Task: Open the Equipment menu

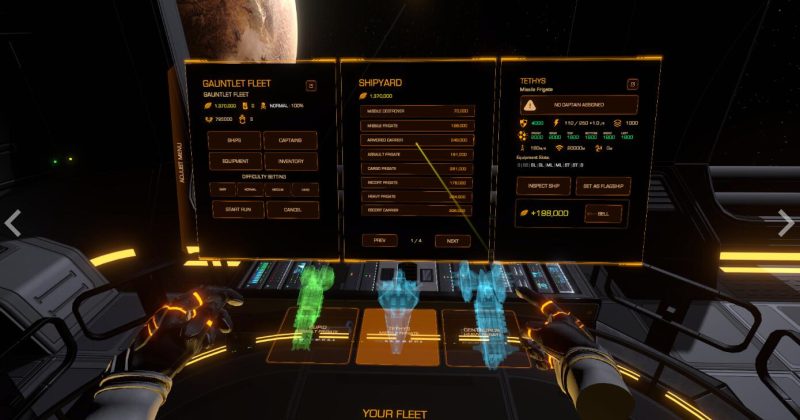Action: coord(234,161)
